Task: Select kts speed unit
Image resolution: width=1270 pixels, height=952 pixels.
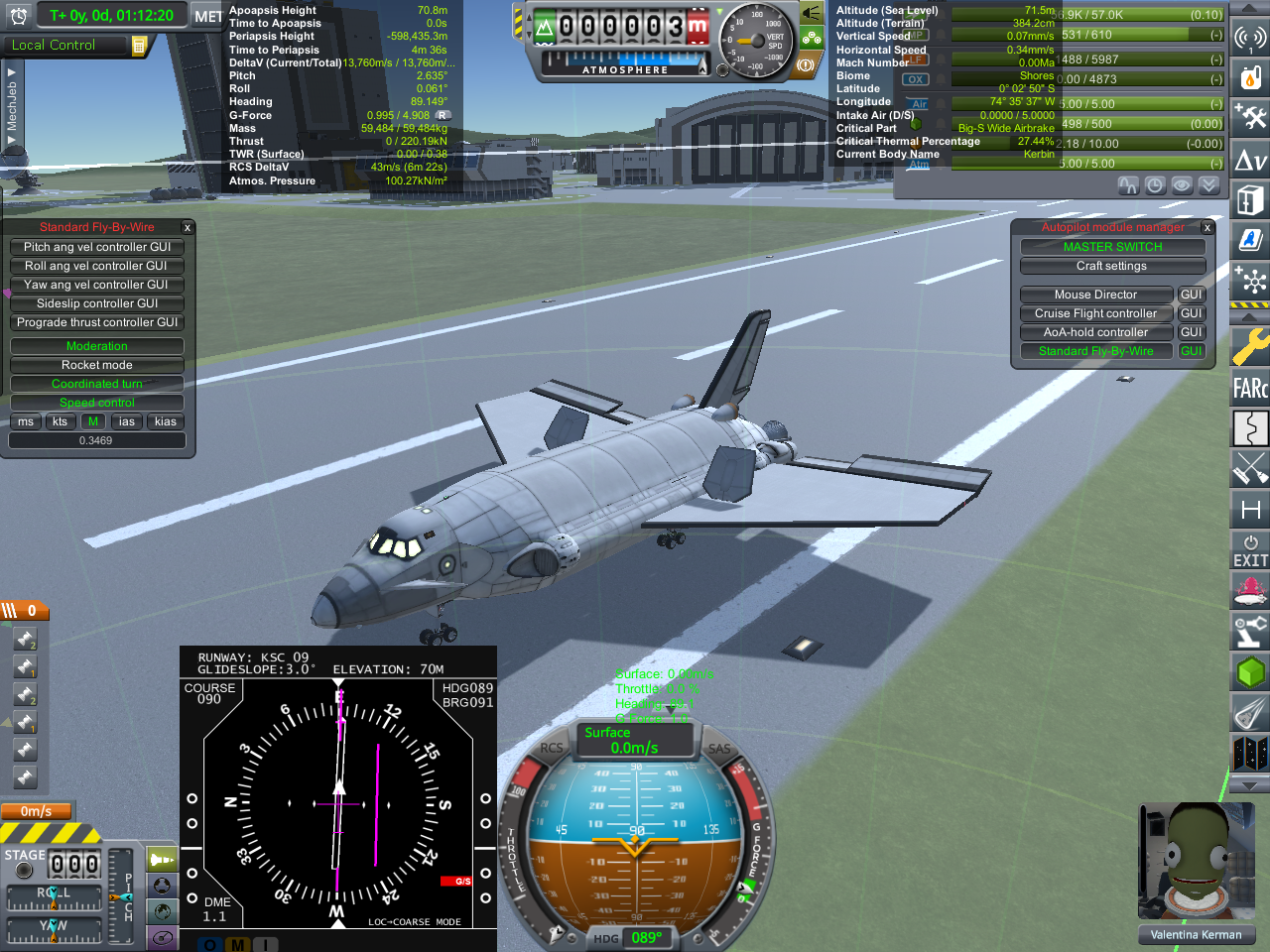Action: [60, 421]
